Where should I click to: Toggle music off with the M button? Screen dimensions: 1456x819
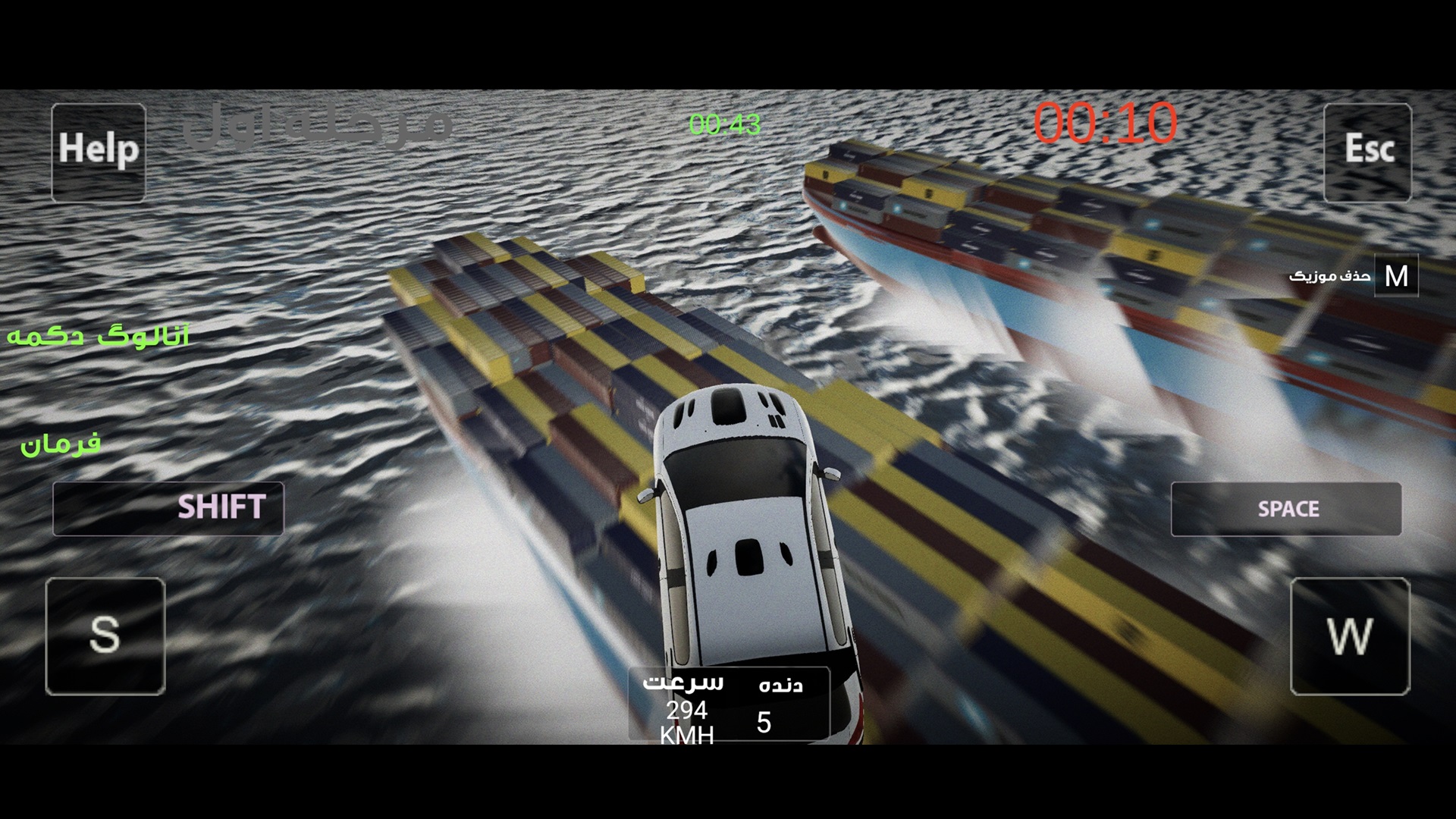point(1396,276)
